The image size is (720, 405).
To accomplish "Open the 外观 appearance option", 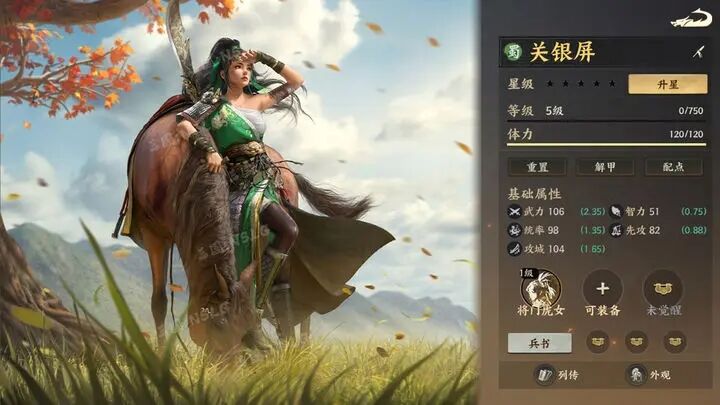I will (650, 376).
